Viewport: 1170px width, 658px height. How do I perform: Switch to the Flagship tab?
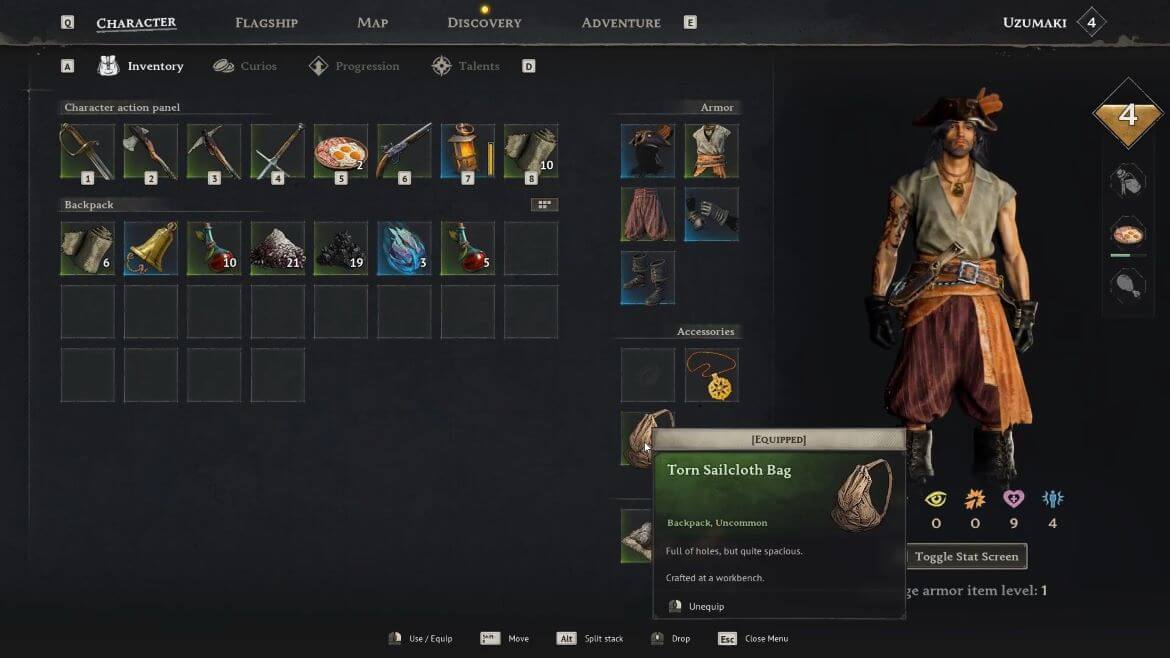pyautogui.click(x=266, y=22)
